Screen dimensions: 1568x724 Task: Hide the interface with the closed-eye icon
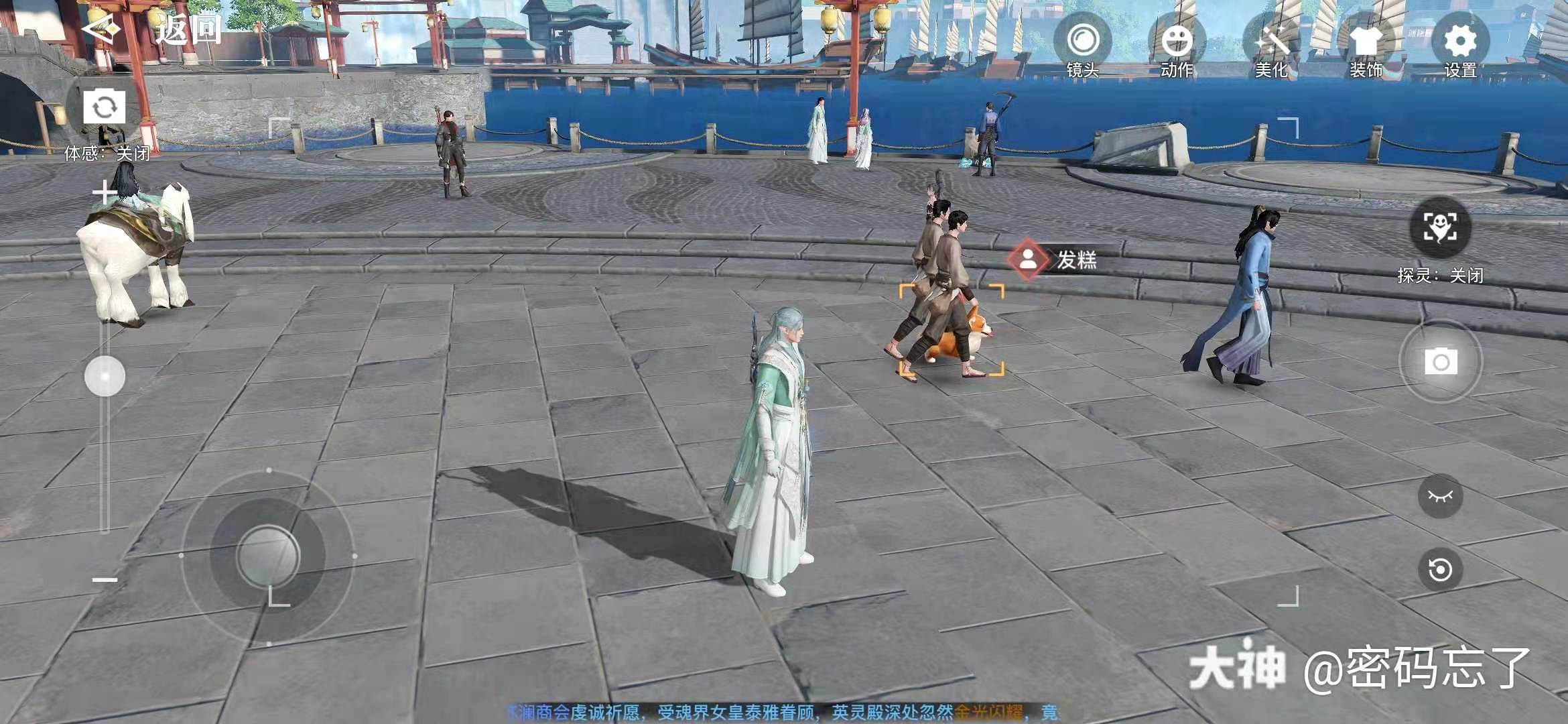pos(1440,496)
